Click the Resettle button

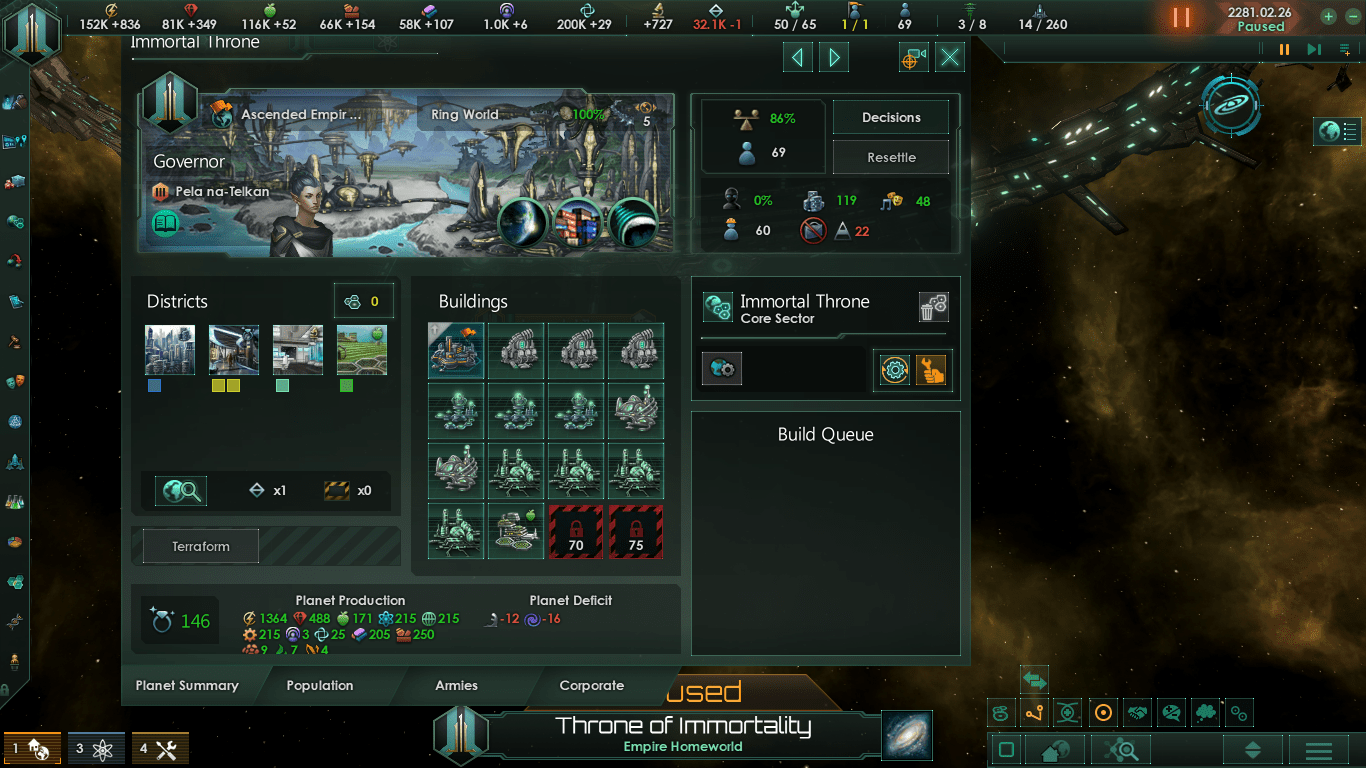(891, 158)
